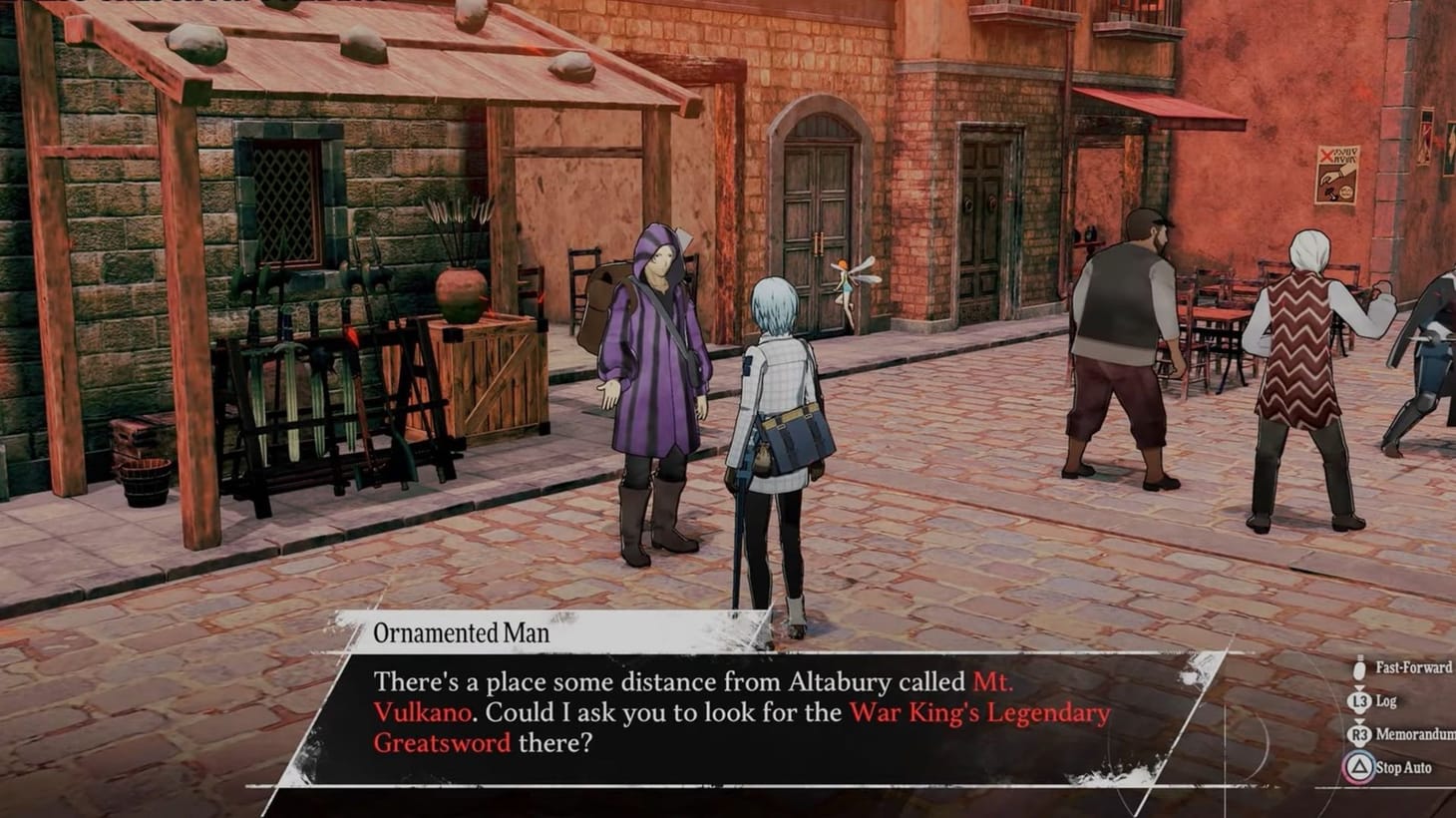The image size is (1456, 818).
Task: Enable Fast-Forward for the conversation
Action: 1394,669
